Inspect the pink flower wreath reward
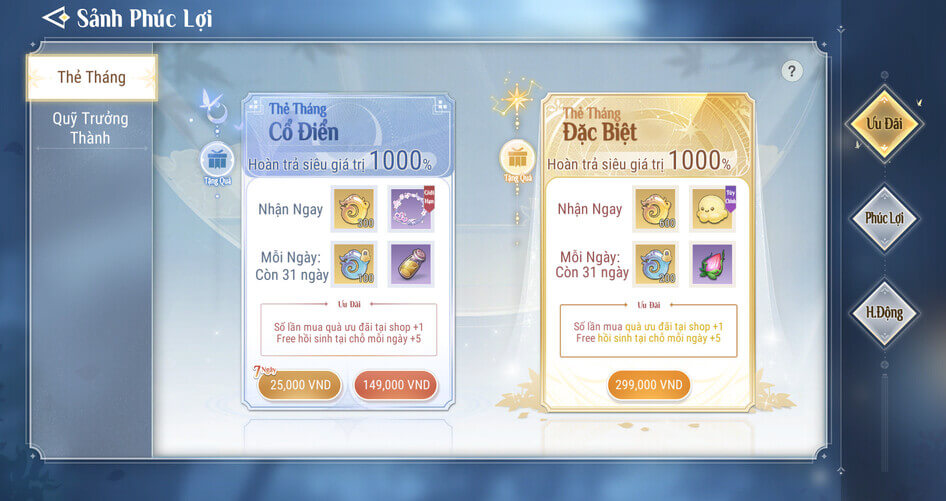 [x=410, y=209]
